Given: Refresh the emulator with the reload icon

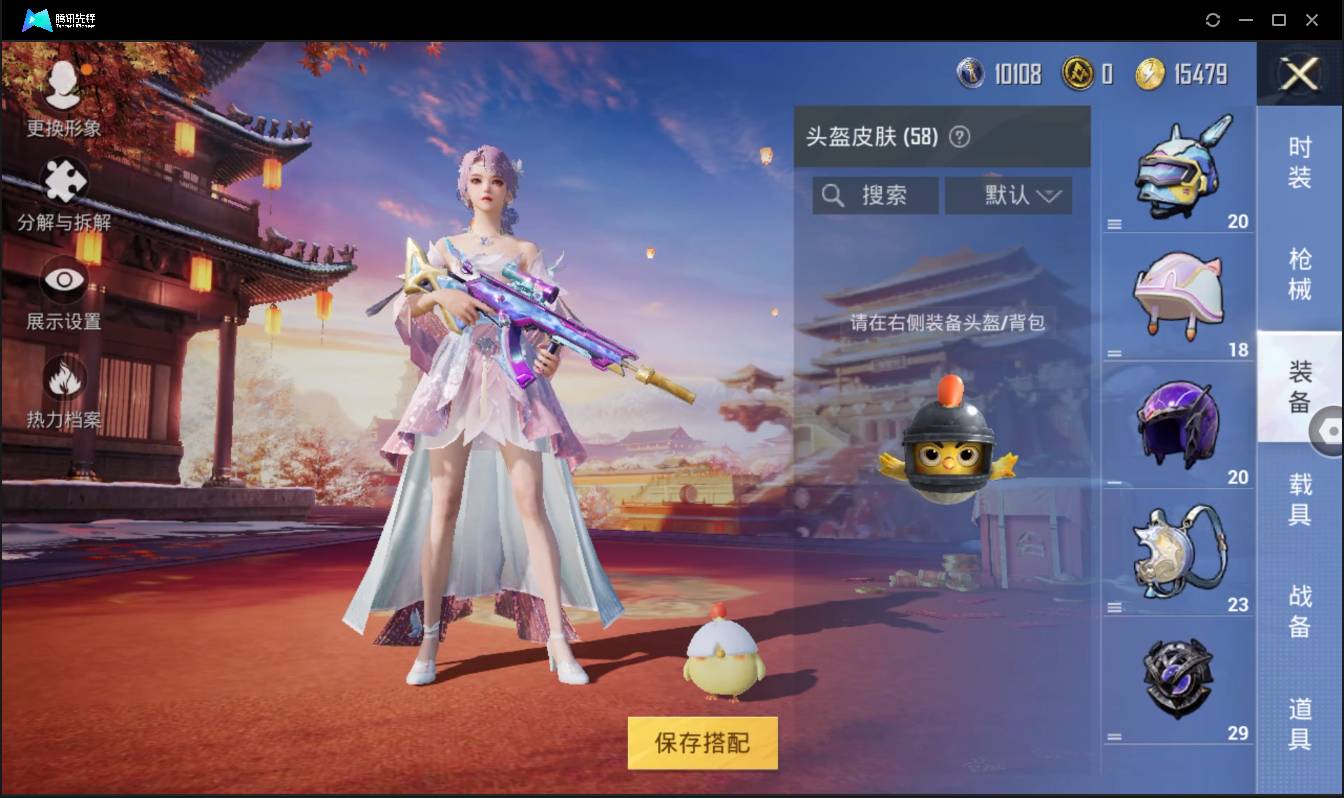Looking at the screenshot, I should [1213, 19].
